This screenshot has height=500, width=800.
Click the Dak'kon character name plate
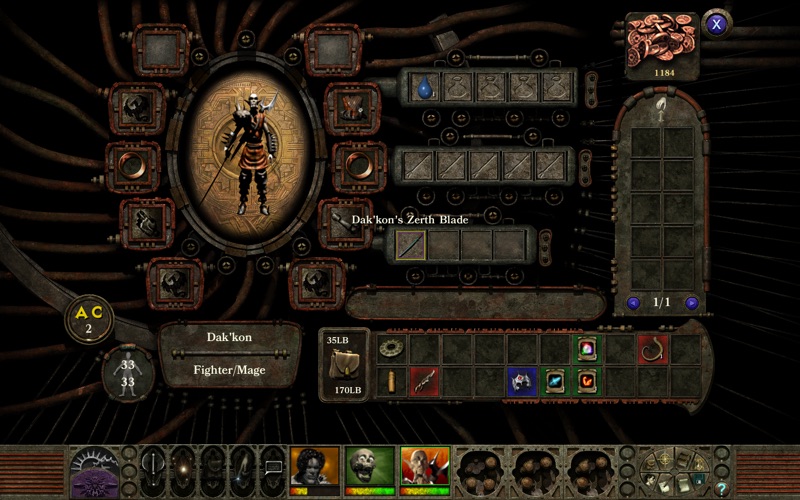point(230,338)
